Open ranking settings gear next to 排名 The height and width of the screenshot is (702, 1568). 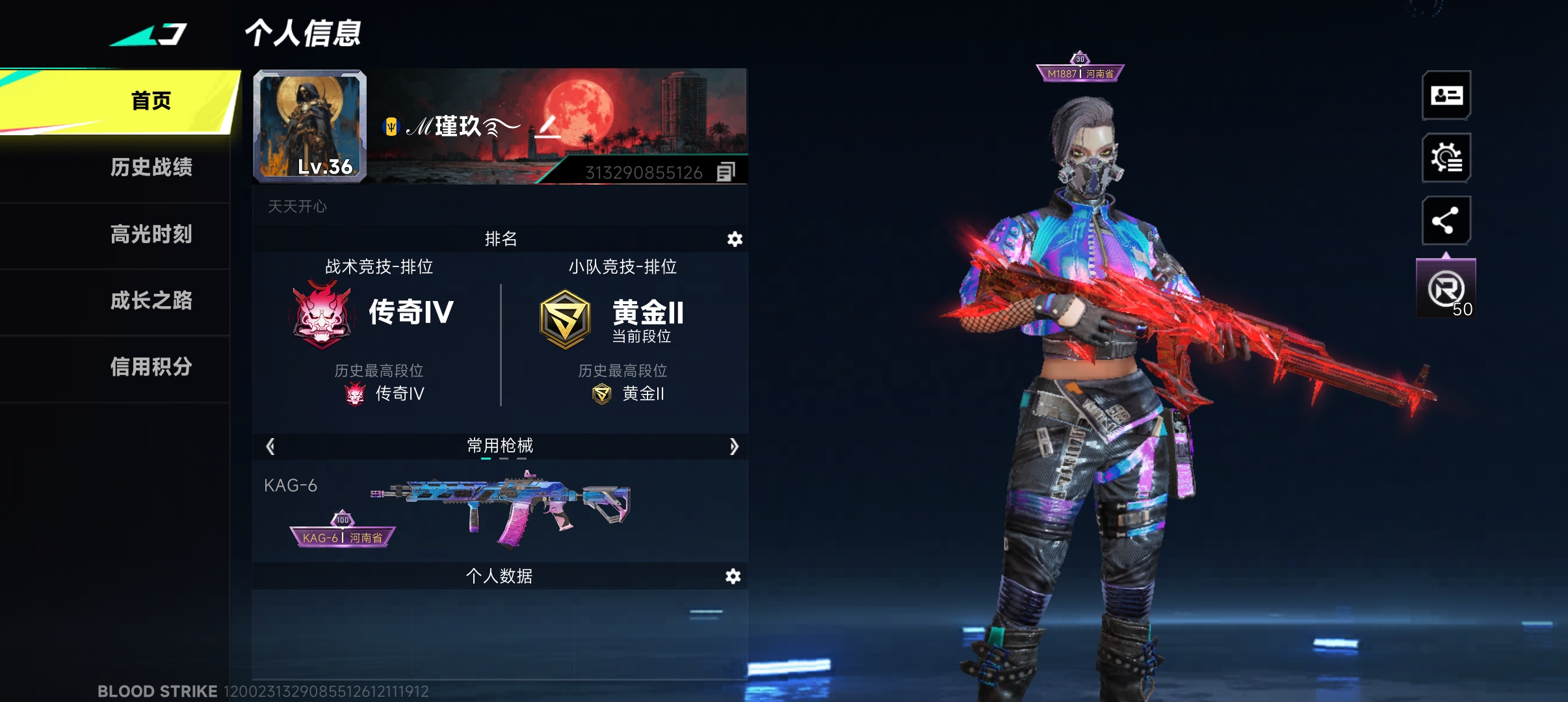point(735,239)
